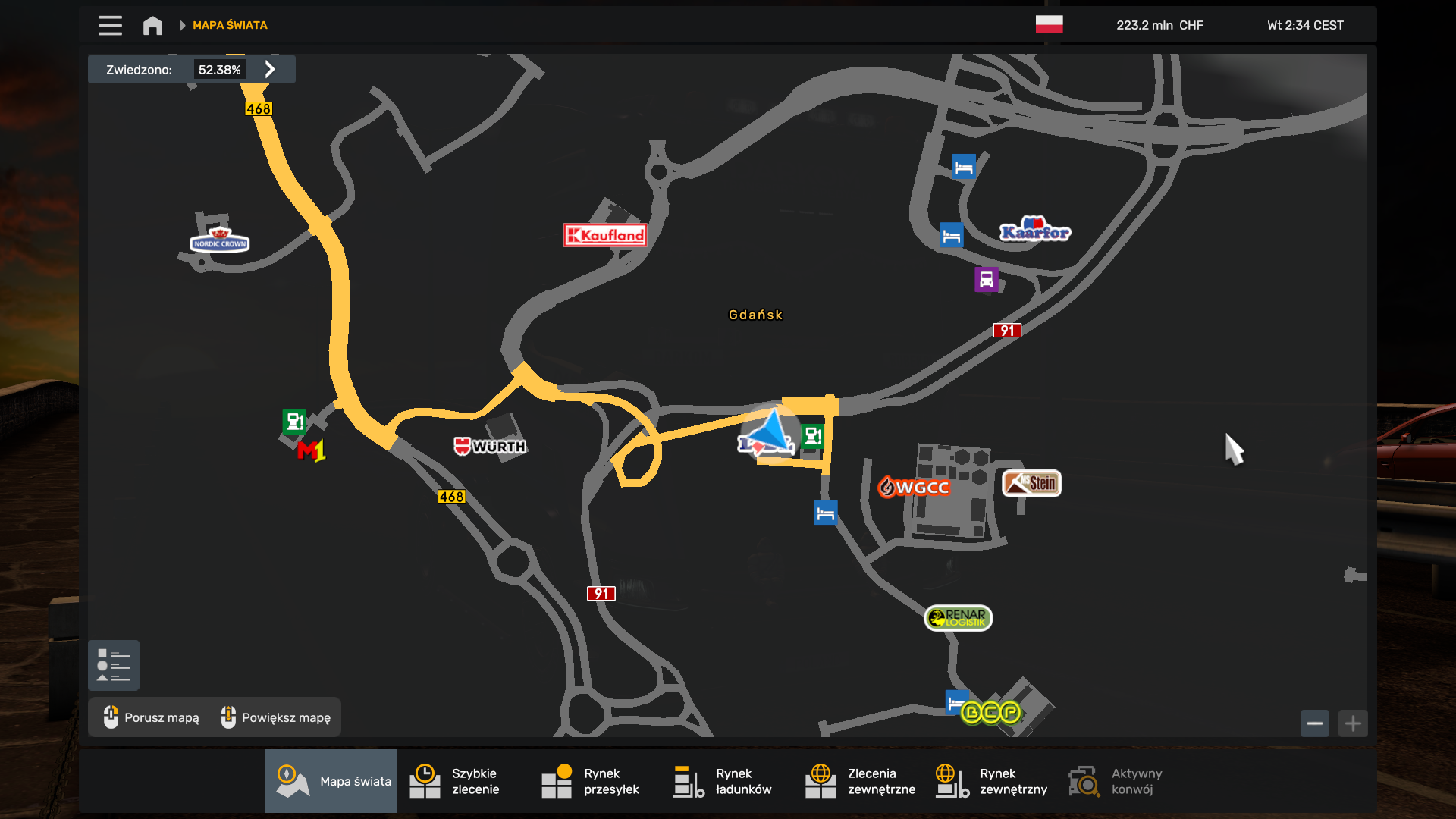Select the MS Stein company marker

point(1031,483)
